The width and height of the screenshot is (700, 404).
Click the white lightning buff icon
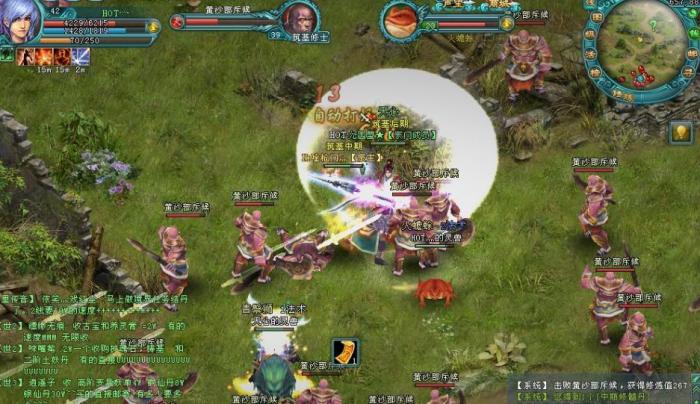pyautogui.click(x=80, y=57)
